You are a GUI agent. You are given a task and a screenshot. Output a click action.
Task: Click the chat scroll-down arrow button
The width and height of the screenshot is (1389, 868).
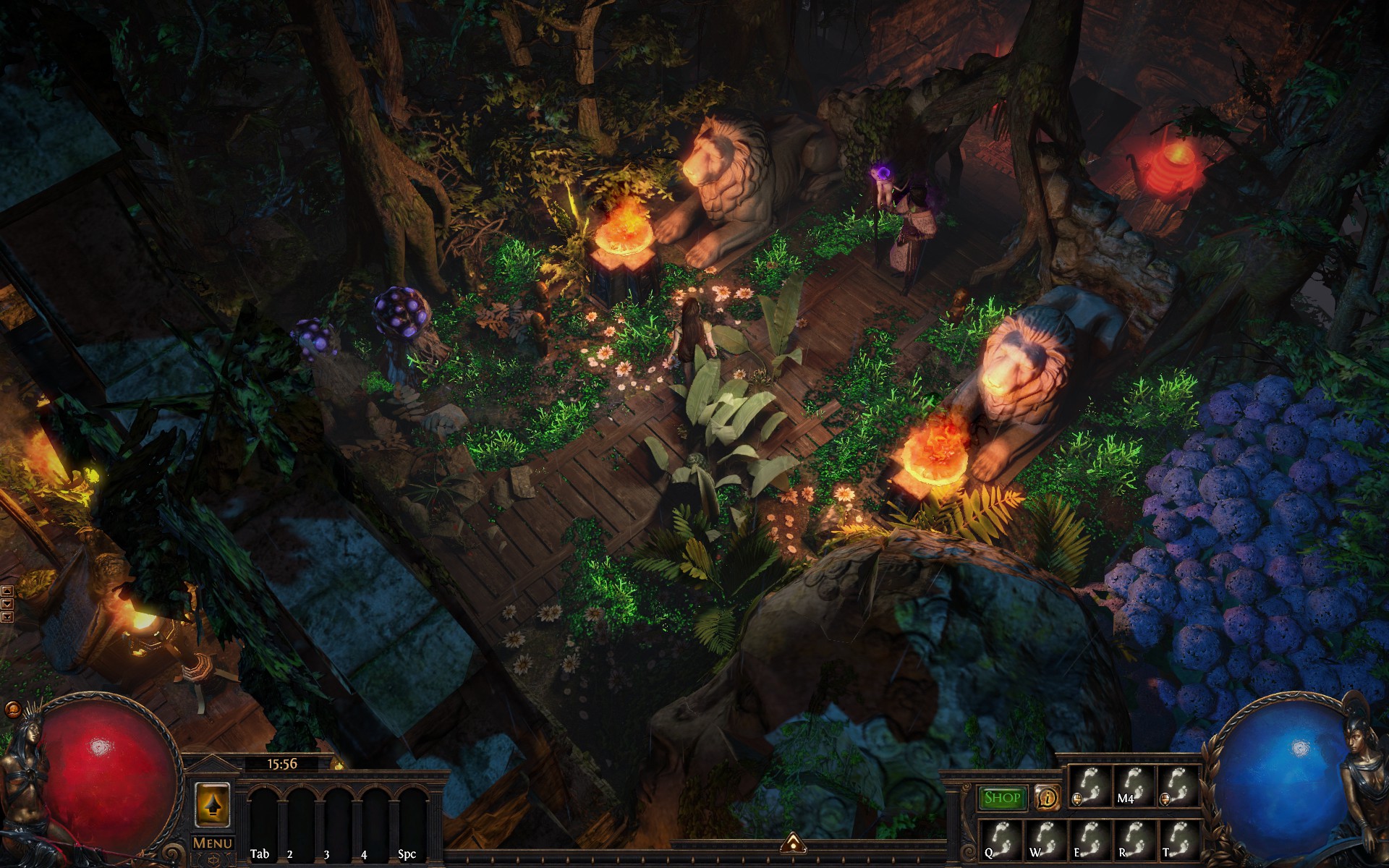pyautogui.click(x=7, y=603)
